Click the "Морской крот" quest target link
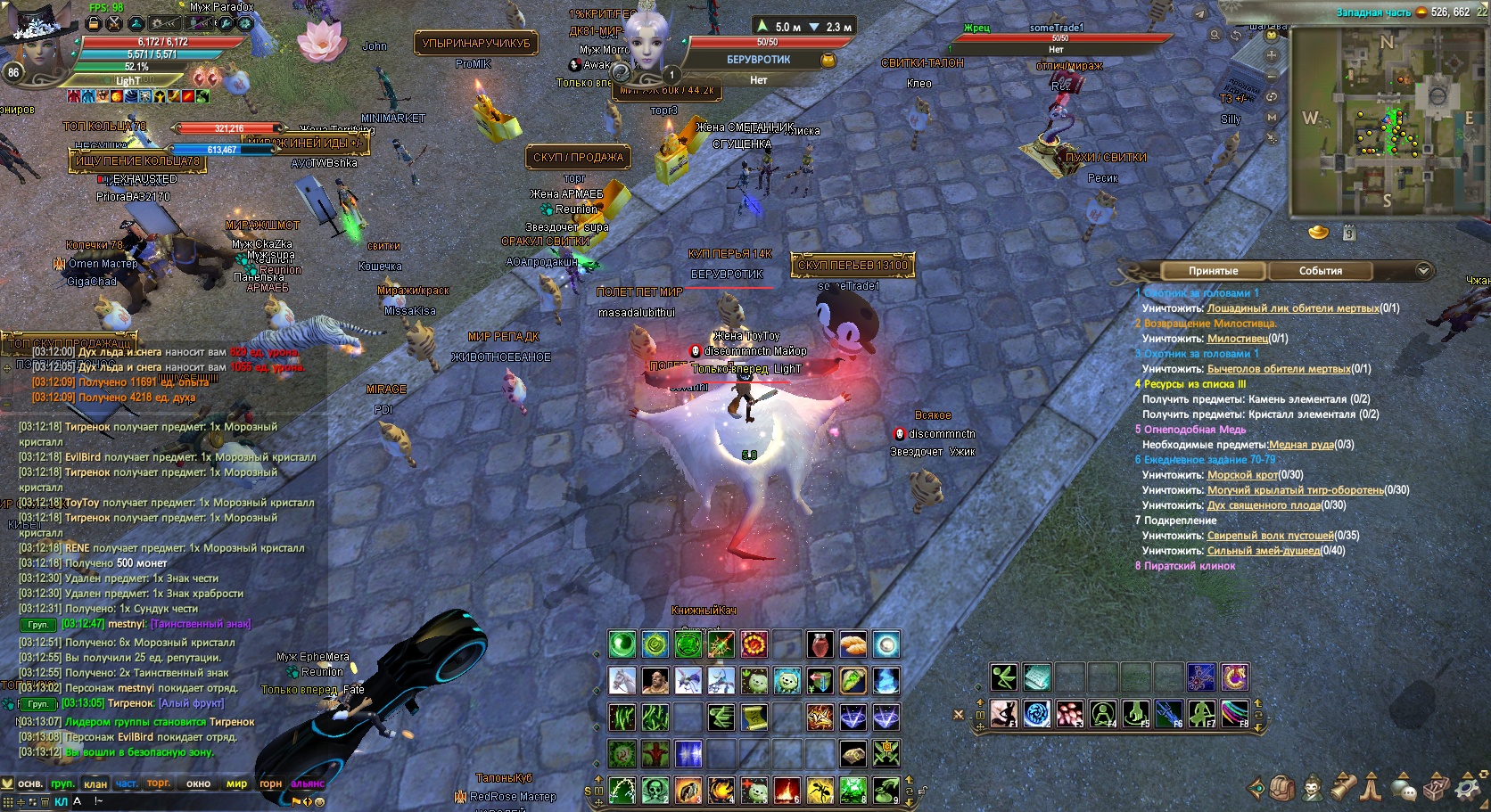The height and width of the screenshot is (812, 1491). [1242, 475]
